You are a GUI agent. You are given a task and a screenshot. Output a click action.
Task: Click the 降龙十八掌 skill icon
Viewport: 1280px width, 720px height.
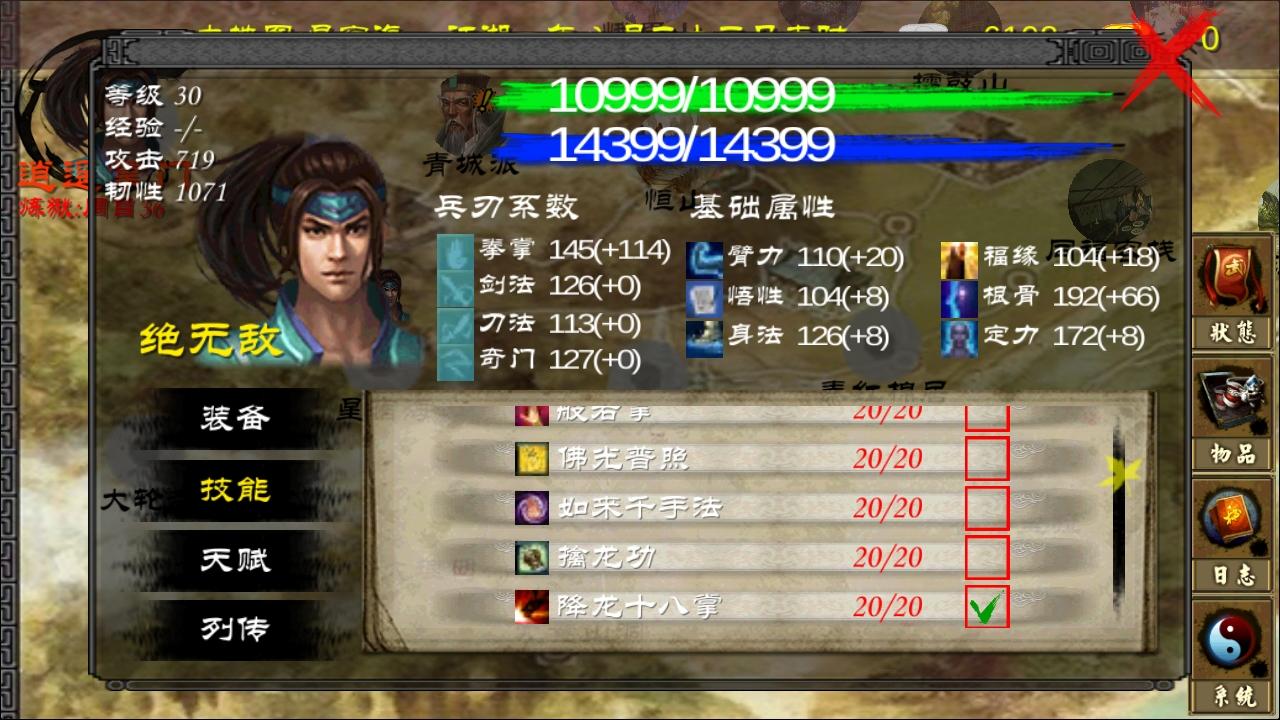(x=530, y=605)
